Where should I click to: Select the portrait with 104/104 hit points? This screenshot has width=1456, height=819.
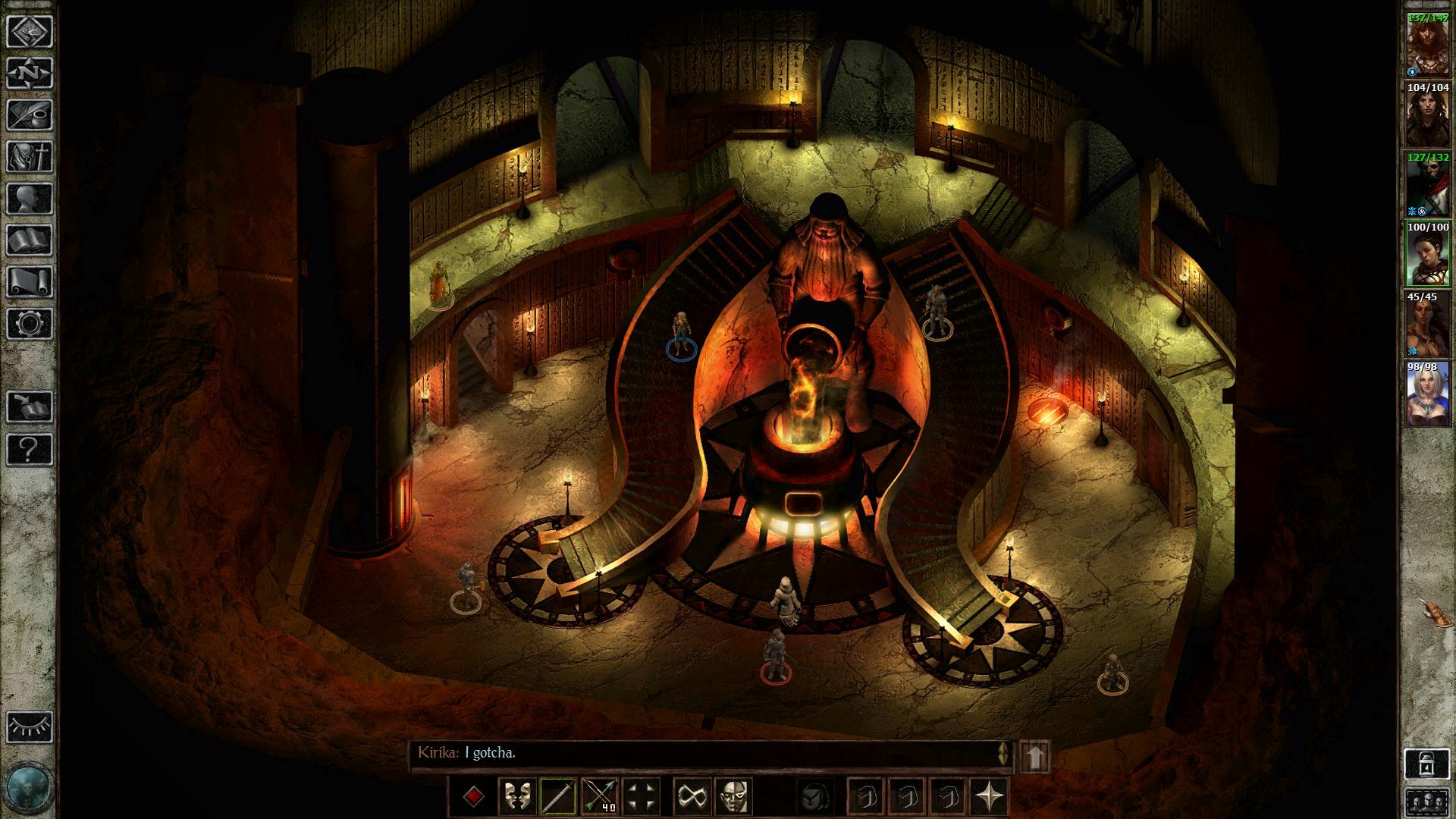(x=1428, y=115)
